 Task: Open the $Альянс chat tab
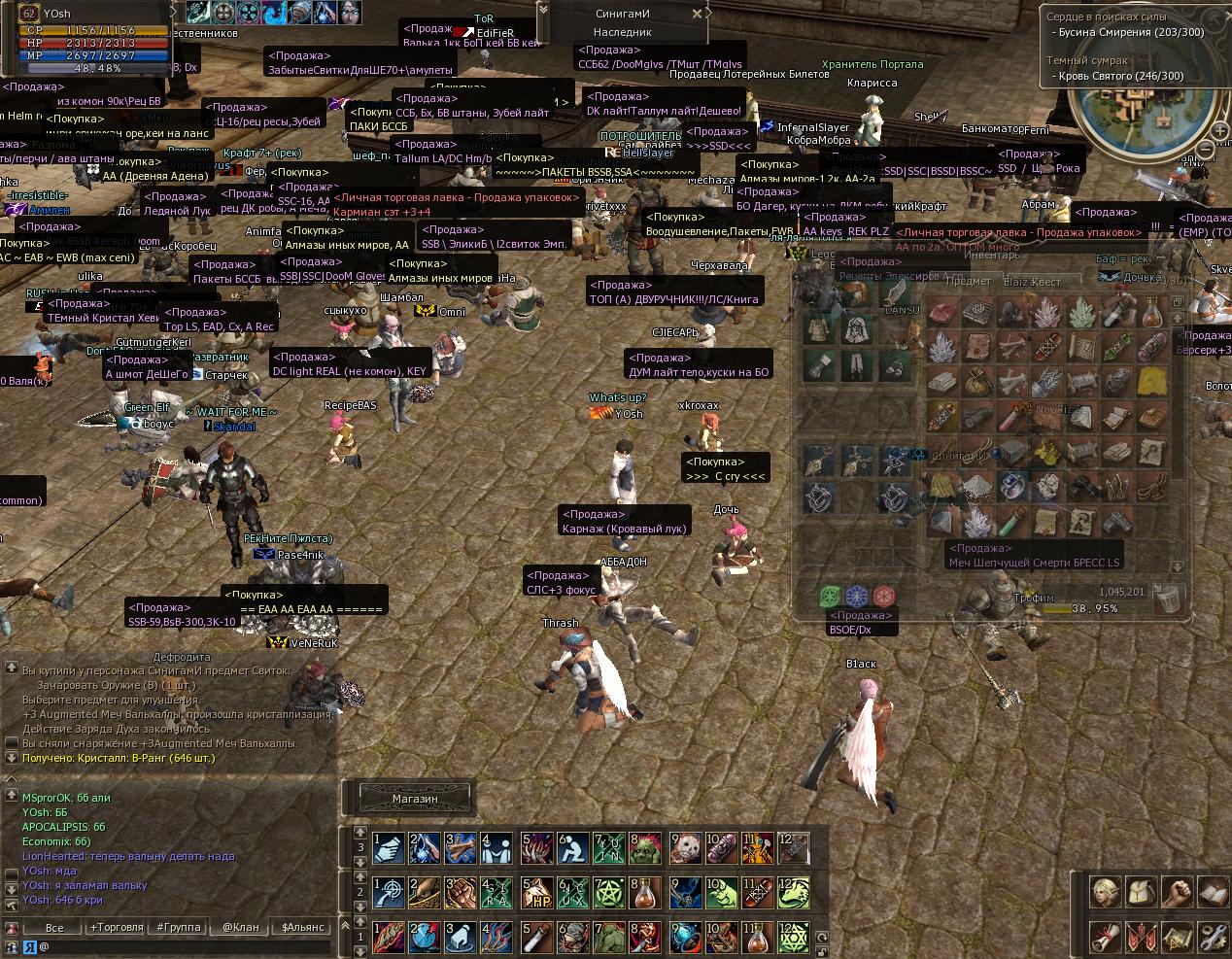click(303, 927)
